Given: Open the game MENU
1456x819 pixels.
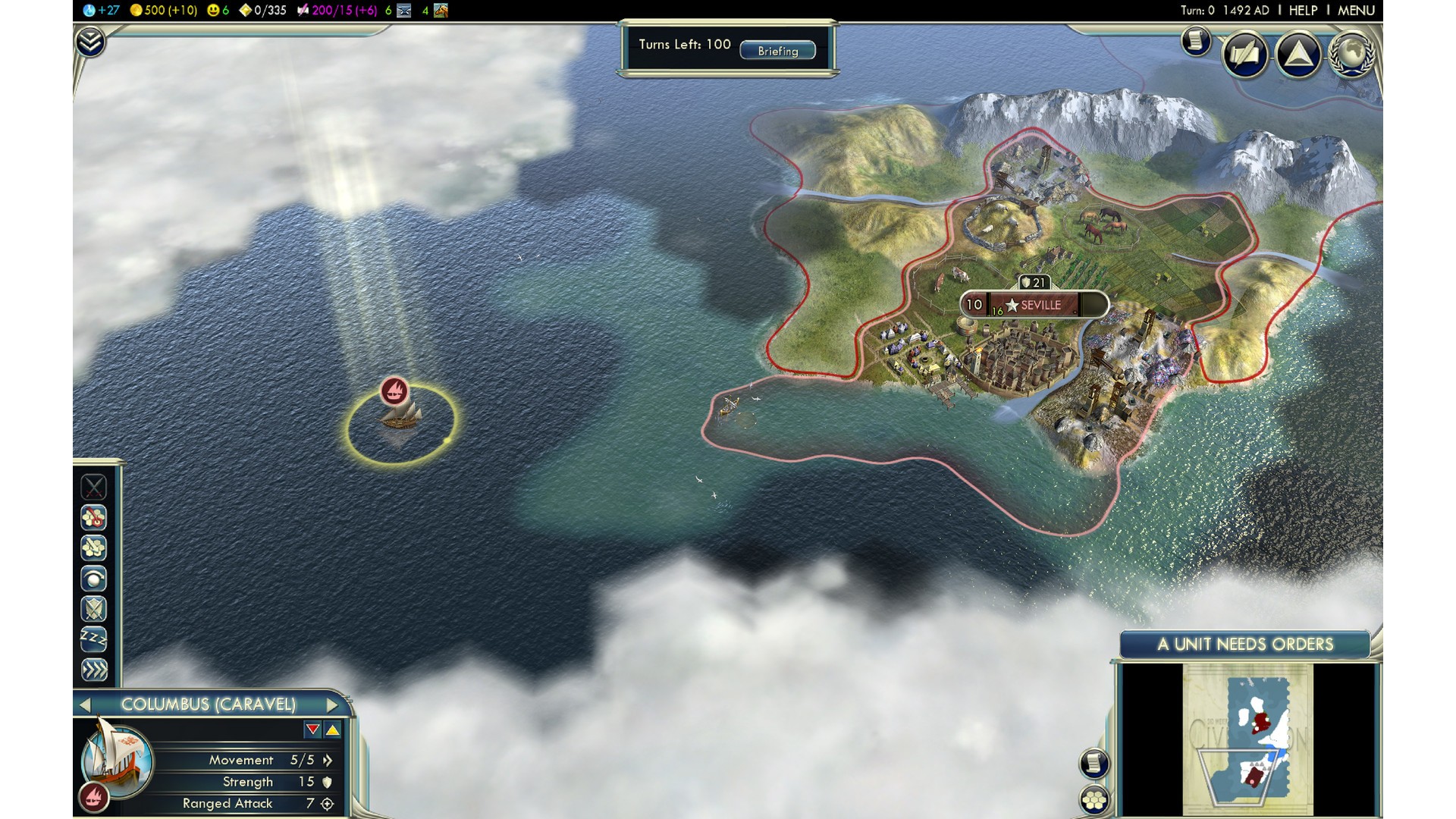Looking at the screenshot, I should point(1356,11).
